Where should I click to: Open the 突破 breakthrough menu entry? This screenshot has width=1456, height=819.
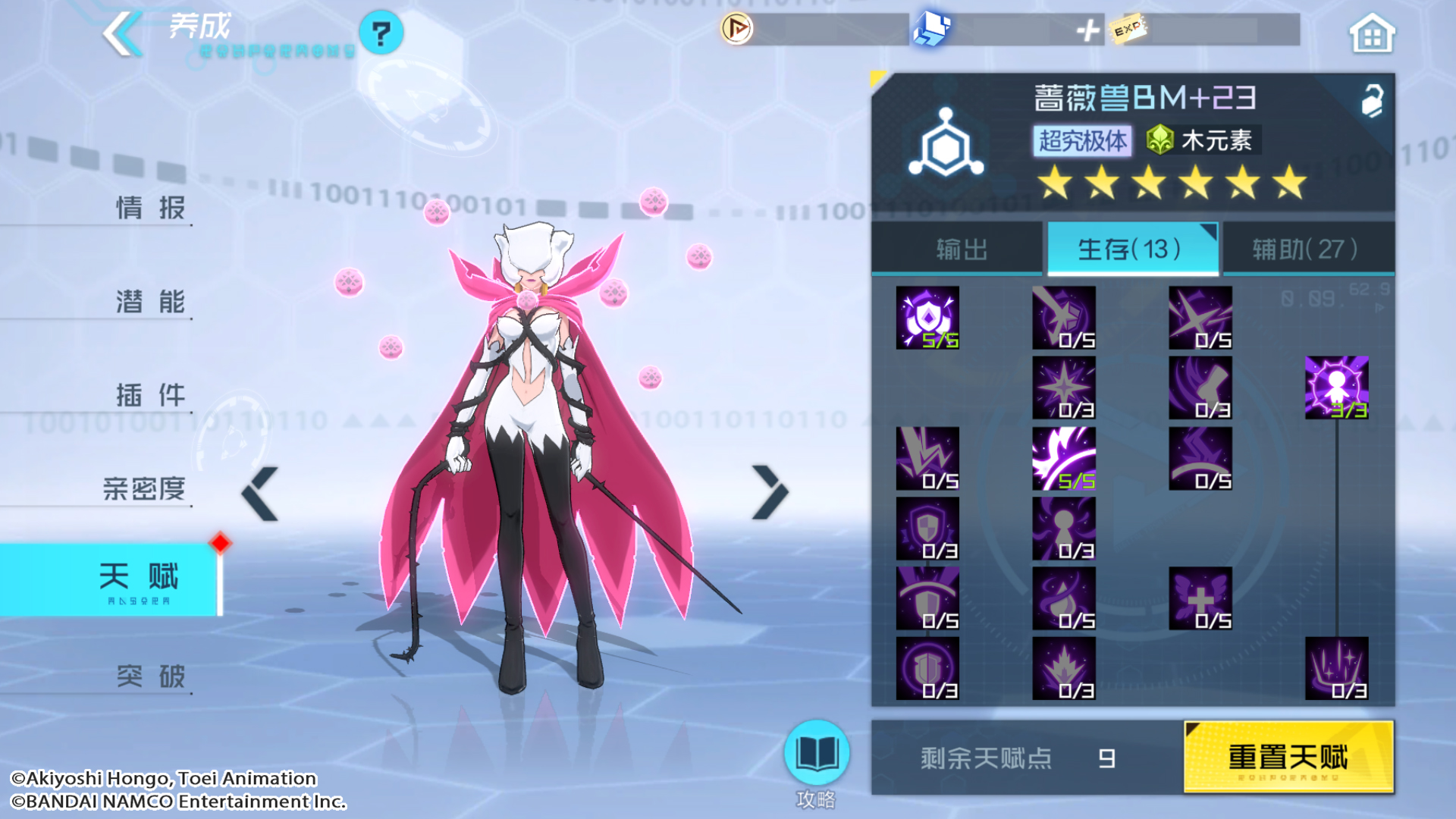coord(150,676)
